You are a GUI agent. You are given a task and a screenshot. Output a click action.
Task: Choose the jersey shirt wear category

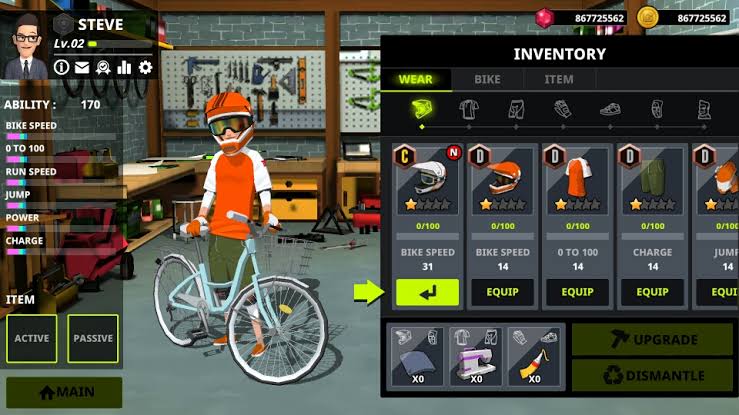[469, 109]
